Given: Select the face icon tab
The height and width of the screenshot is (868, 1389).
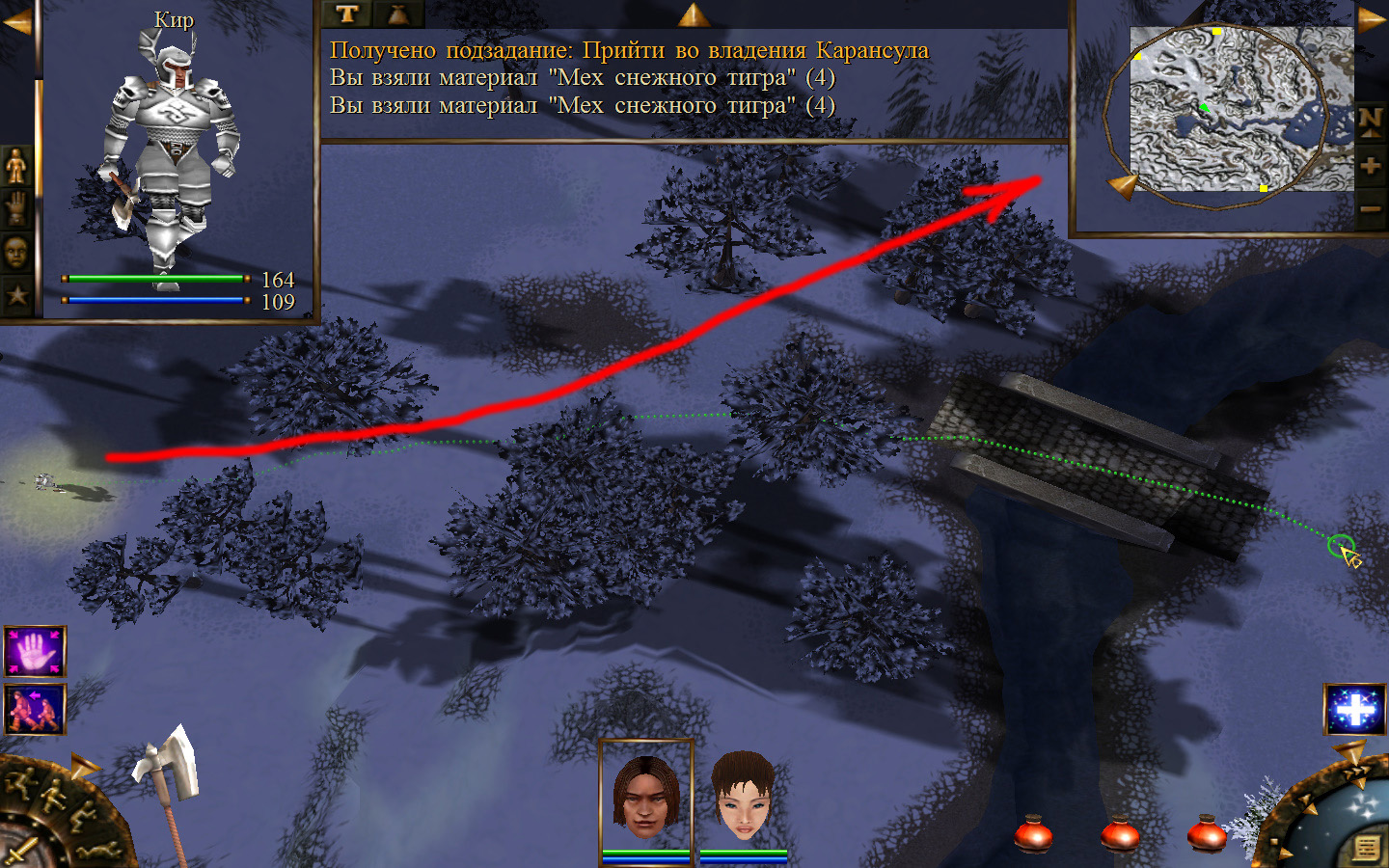Looking at the screenshot, I should pyautogui.click(x=16, y=253).
